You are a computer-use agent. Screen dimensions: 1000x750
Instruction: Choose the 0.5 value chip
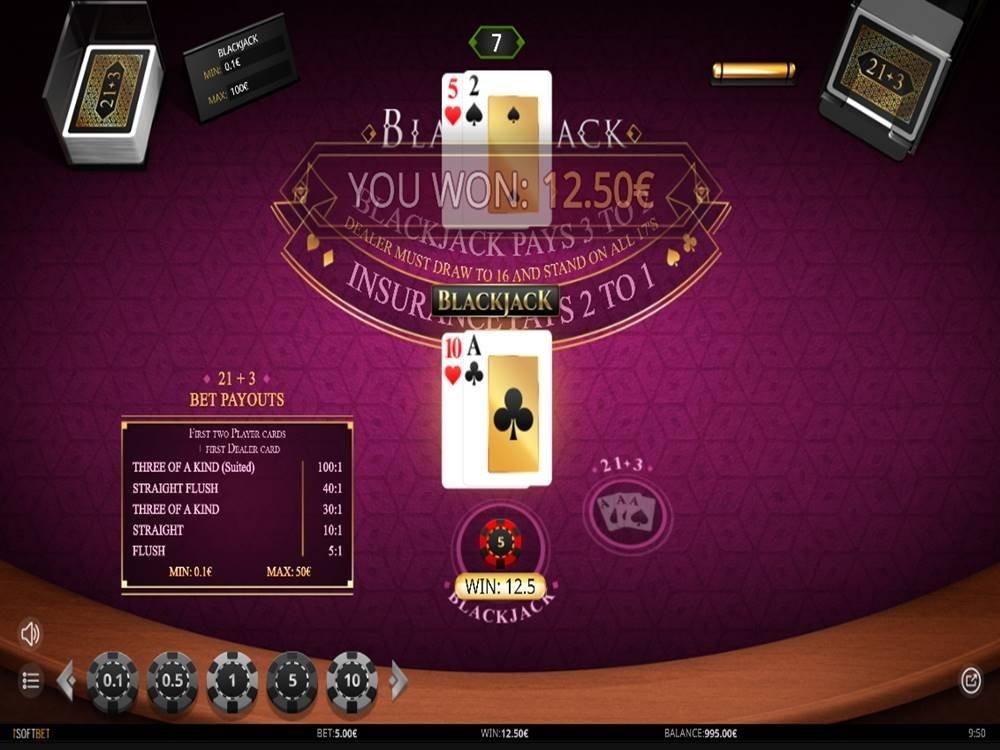pyautogui.click(x=173, y=682)
